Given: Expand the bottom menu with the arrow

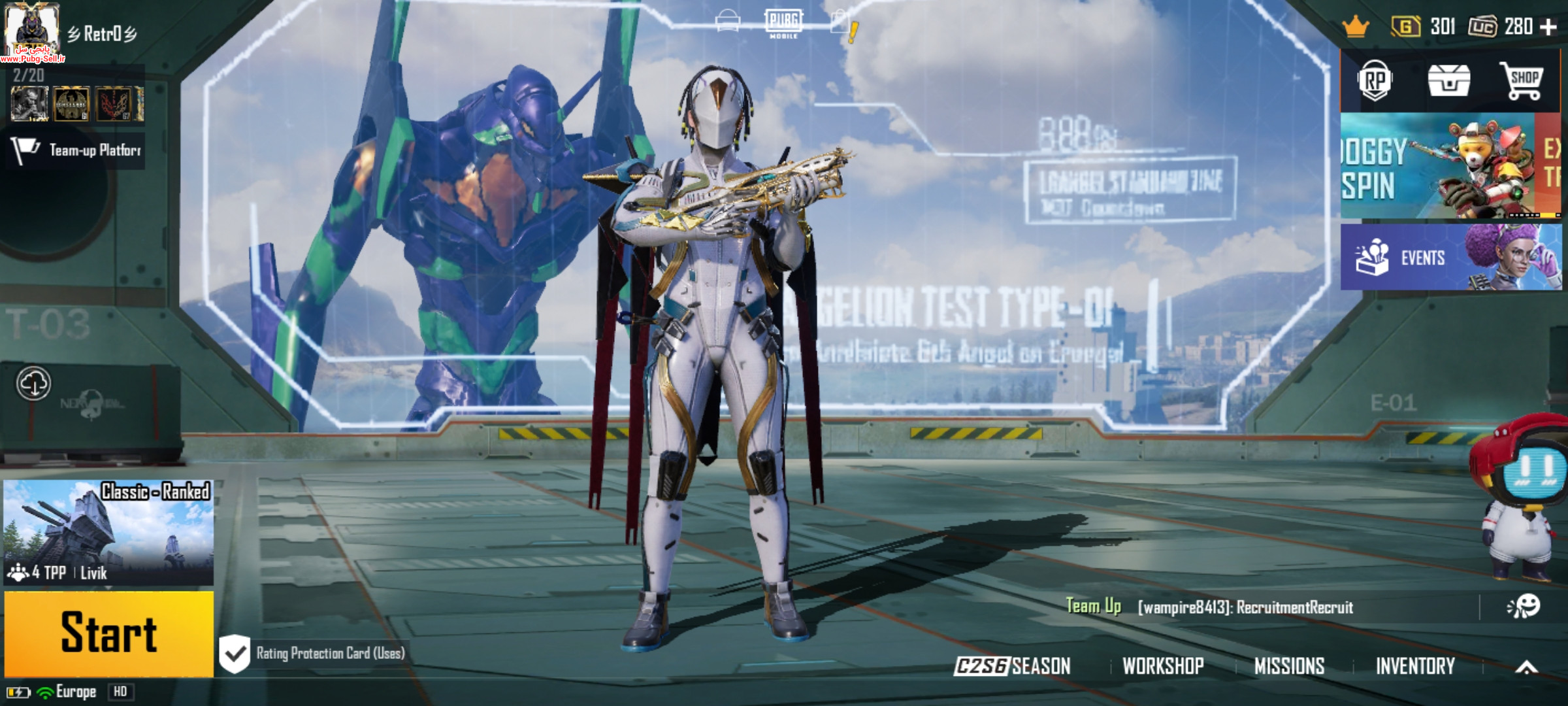Looking at the screenshot, I should click(1526, 667).
